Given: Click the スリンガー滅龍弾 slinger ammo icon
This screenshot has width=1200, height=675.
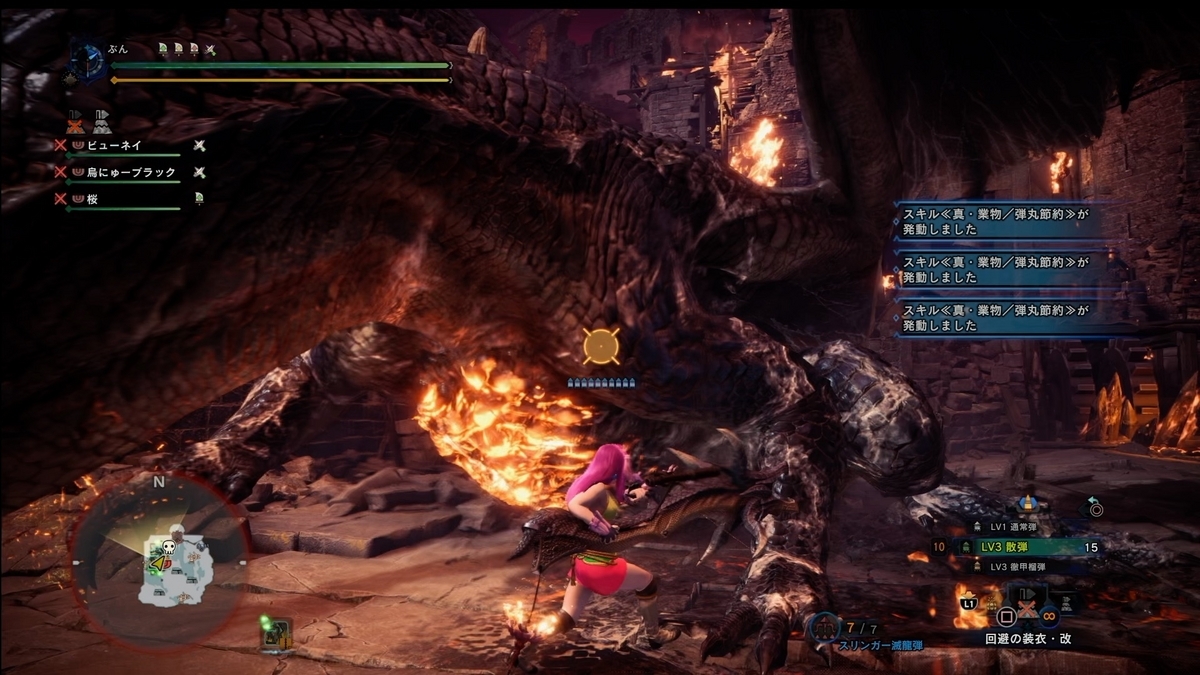Looking at the screenshot, I should coord(825,627).
